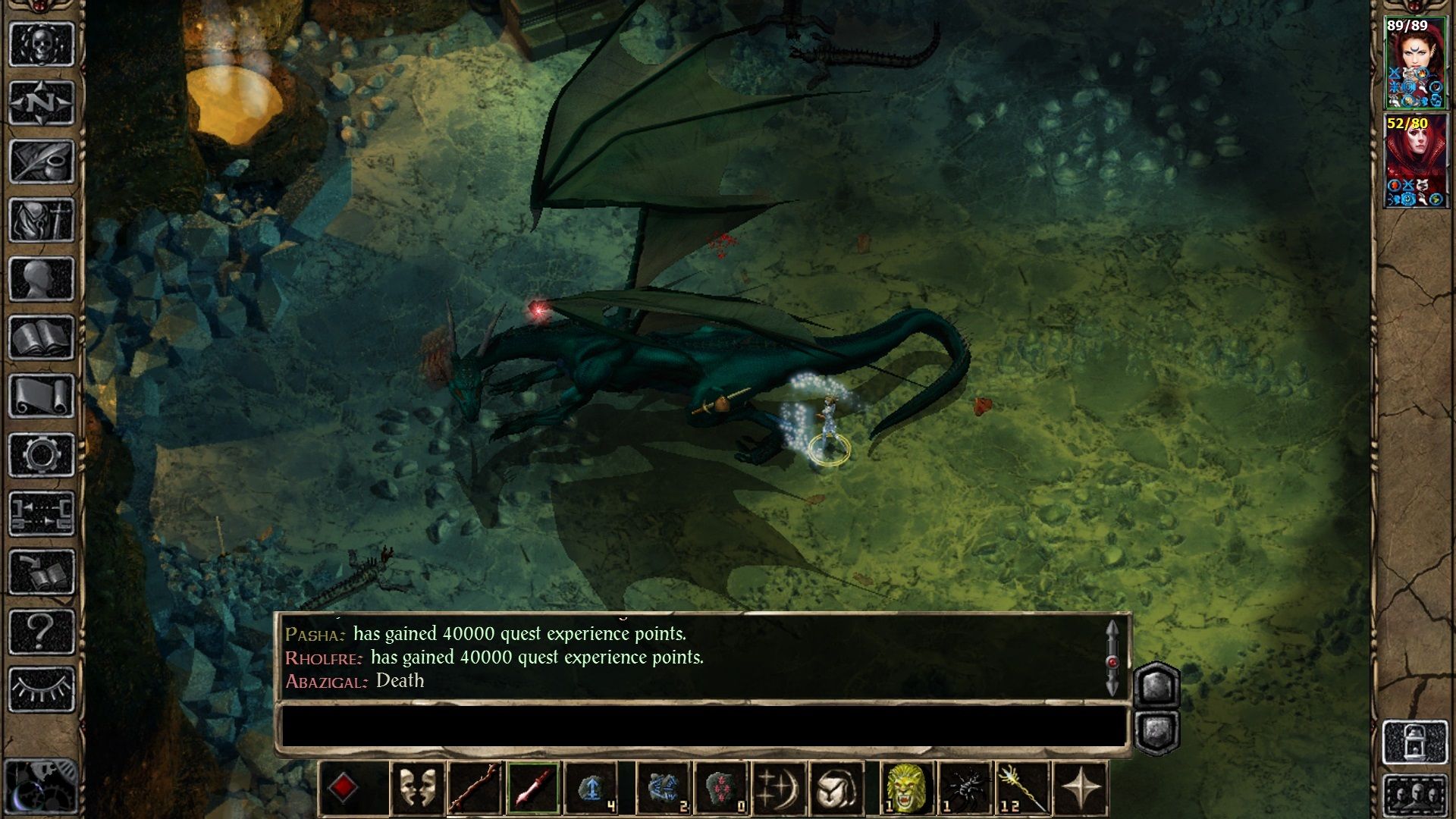1456x819 pixels.
Task: Equip the wooden staff weapon slot
Action: [475, 789]
